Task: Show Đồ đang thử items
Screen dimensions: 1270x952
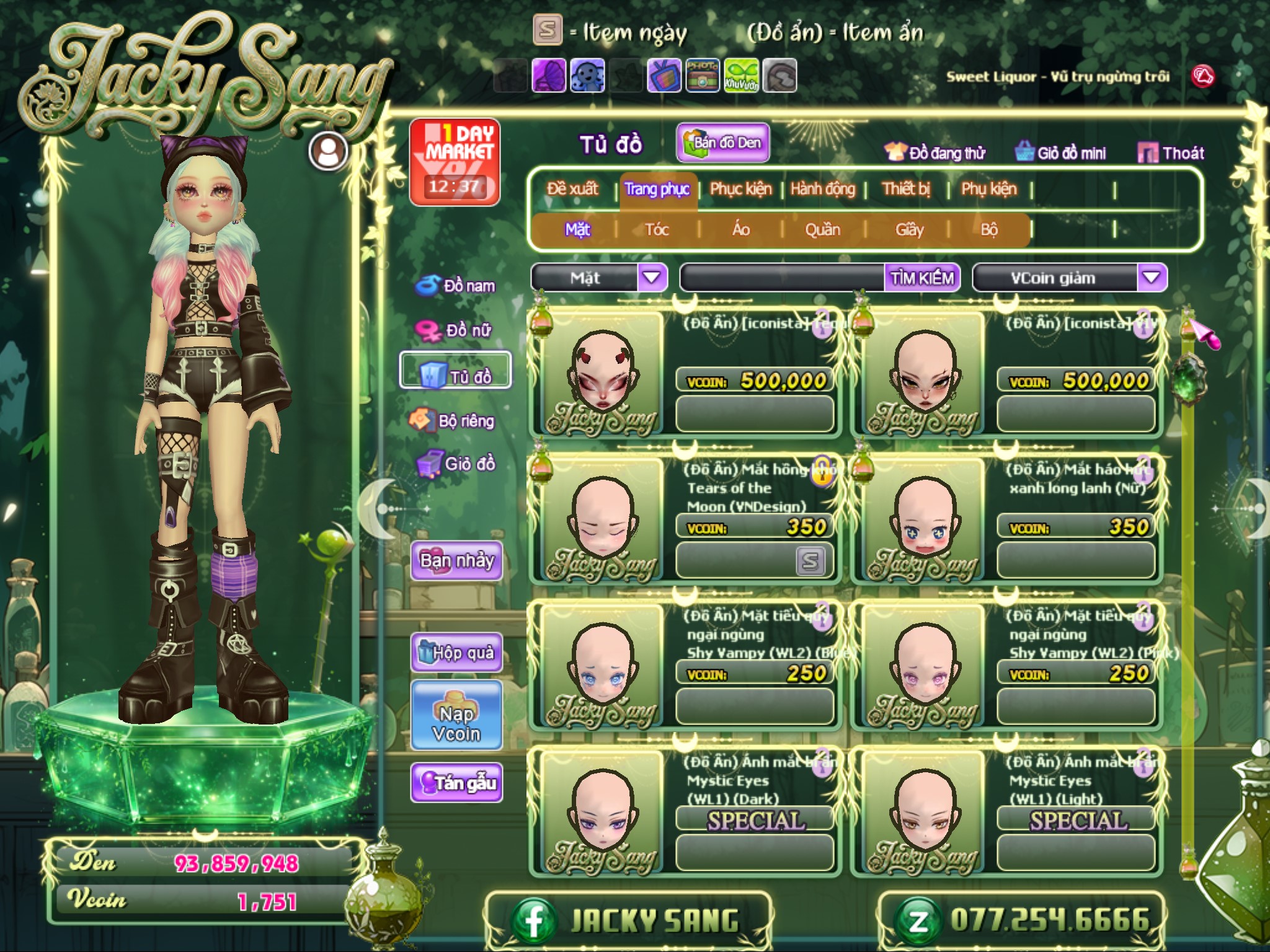Action: pyautogui.click(x=935, y=153)
